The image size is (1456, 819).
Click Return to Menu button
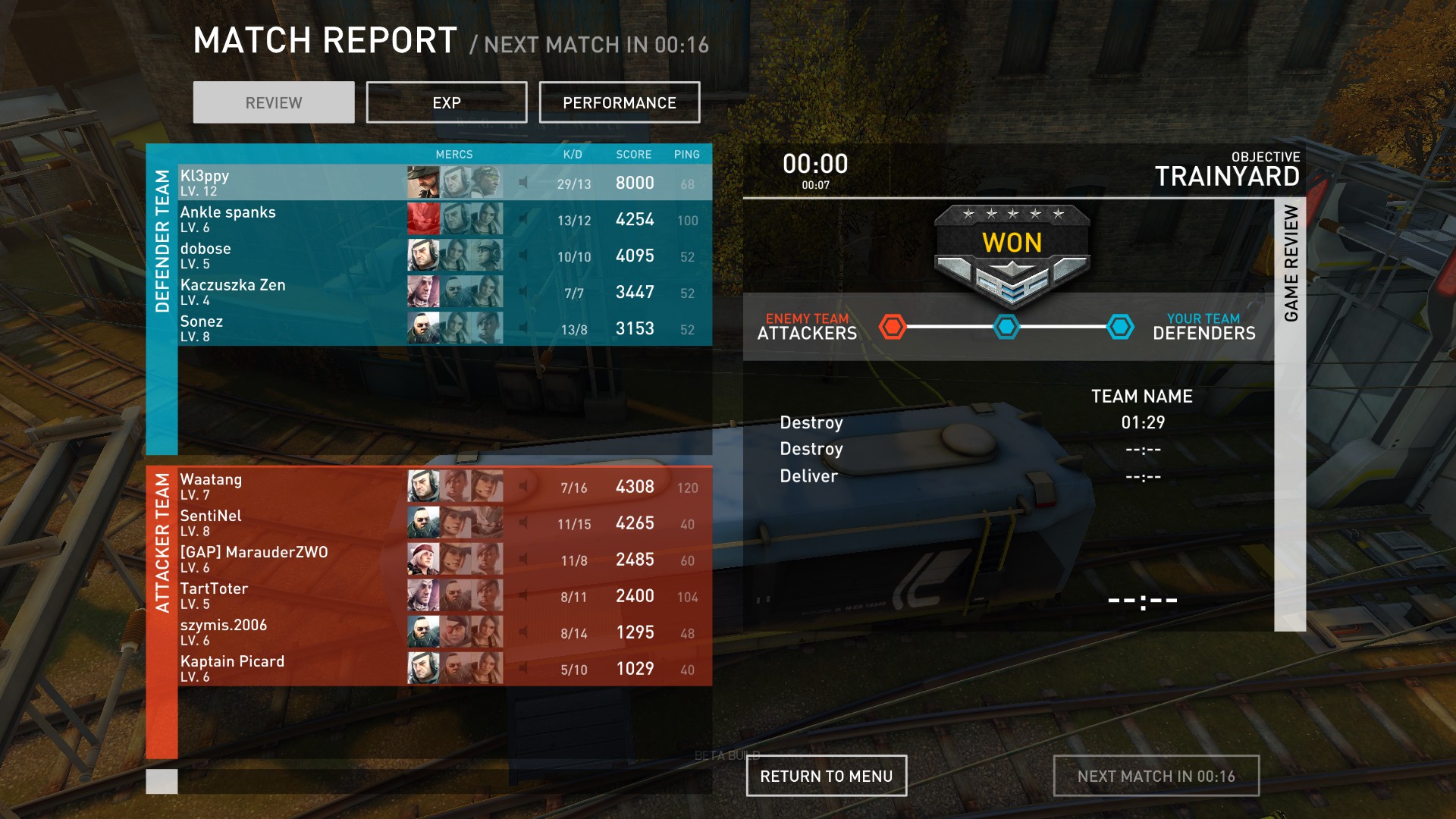826,776
